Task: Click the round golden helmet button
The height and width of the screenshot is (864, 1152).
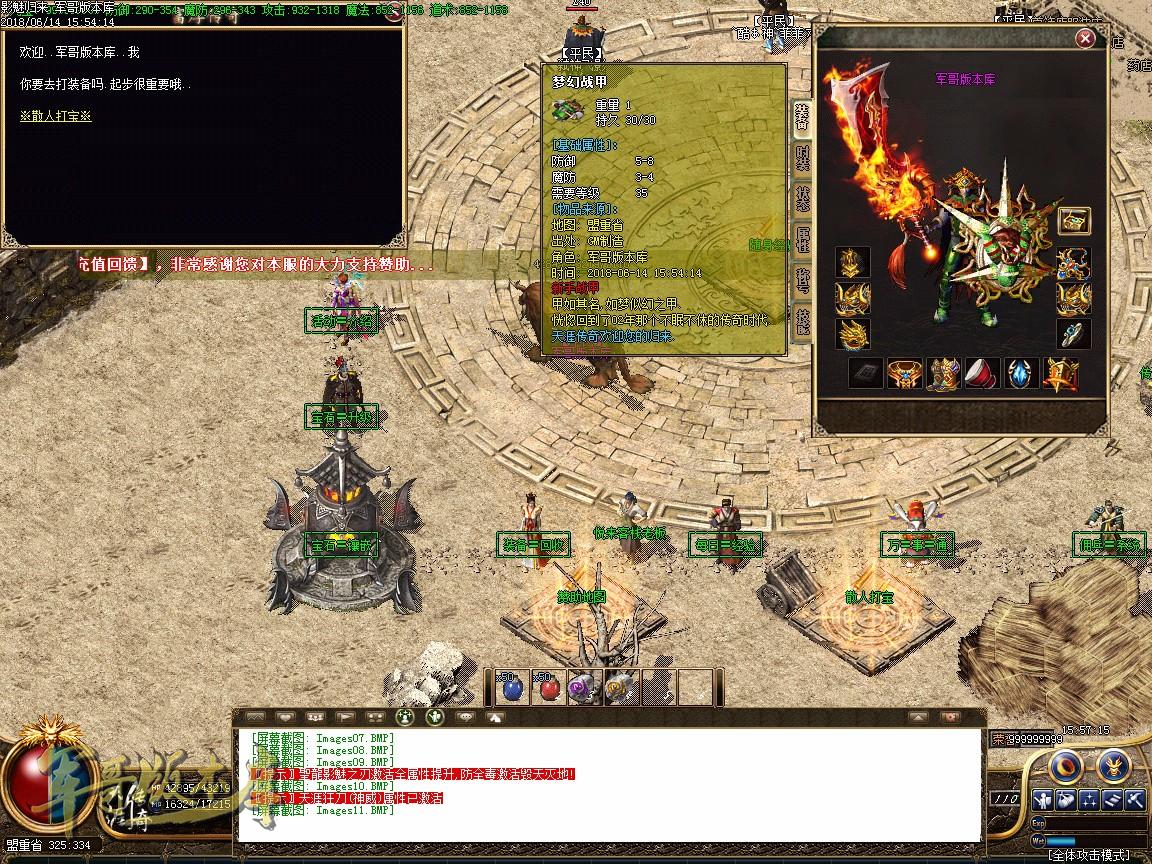Action: (1113, 767)
